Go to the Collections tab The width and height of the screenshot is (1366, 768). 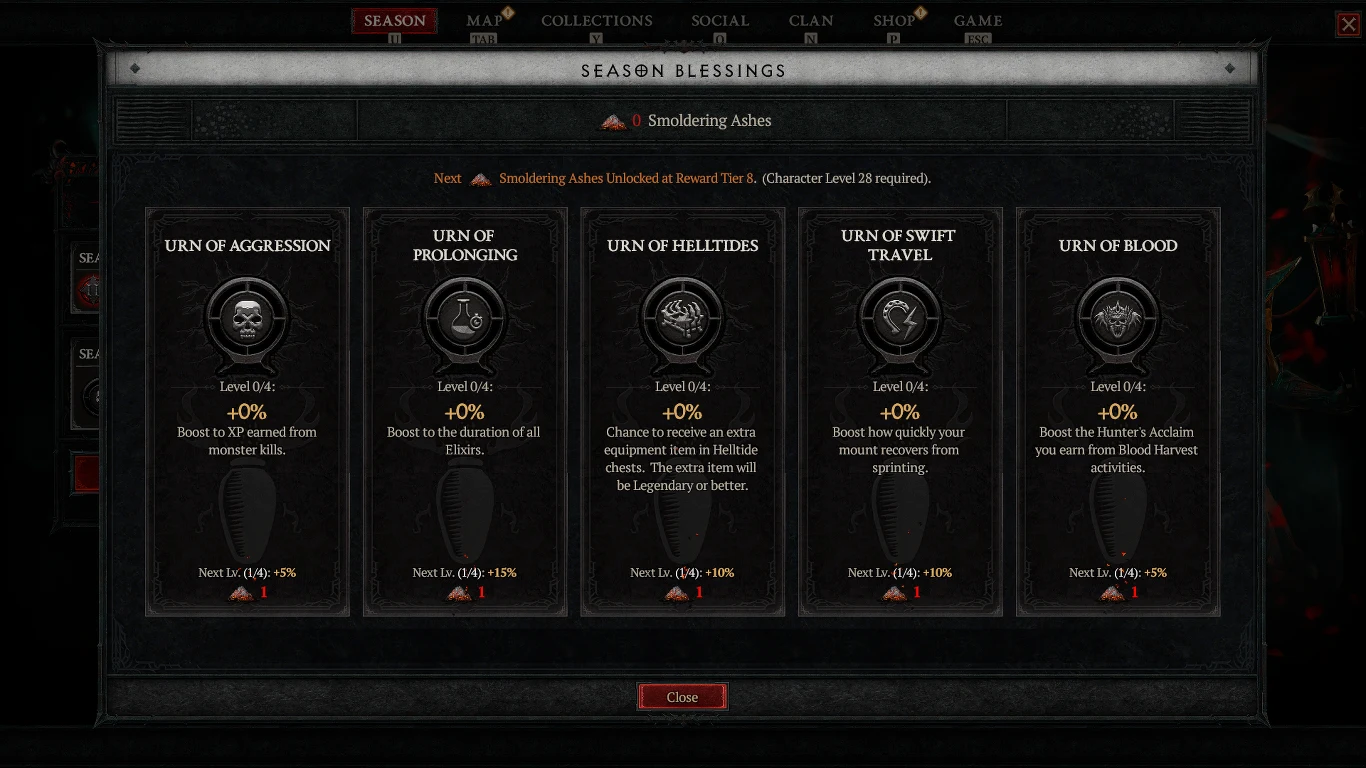coord(596,21)
